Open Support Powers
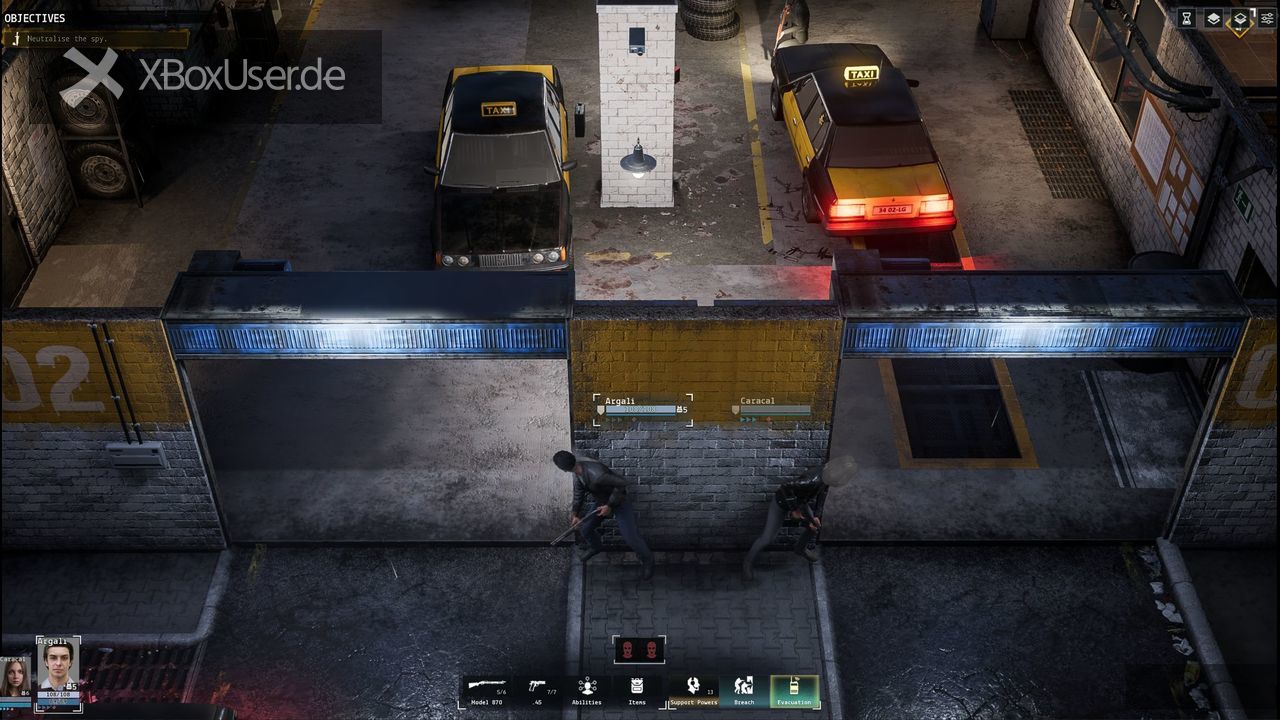The height and width of the screenshot is (720, 1280). pos(694,688)
